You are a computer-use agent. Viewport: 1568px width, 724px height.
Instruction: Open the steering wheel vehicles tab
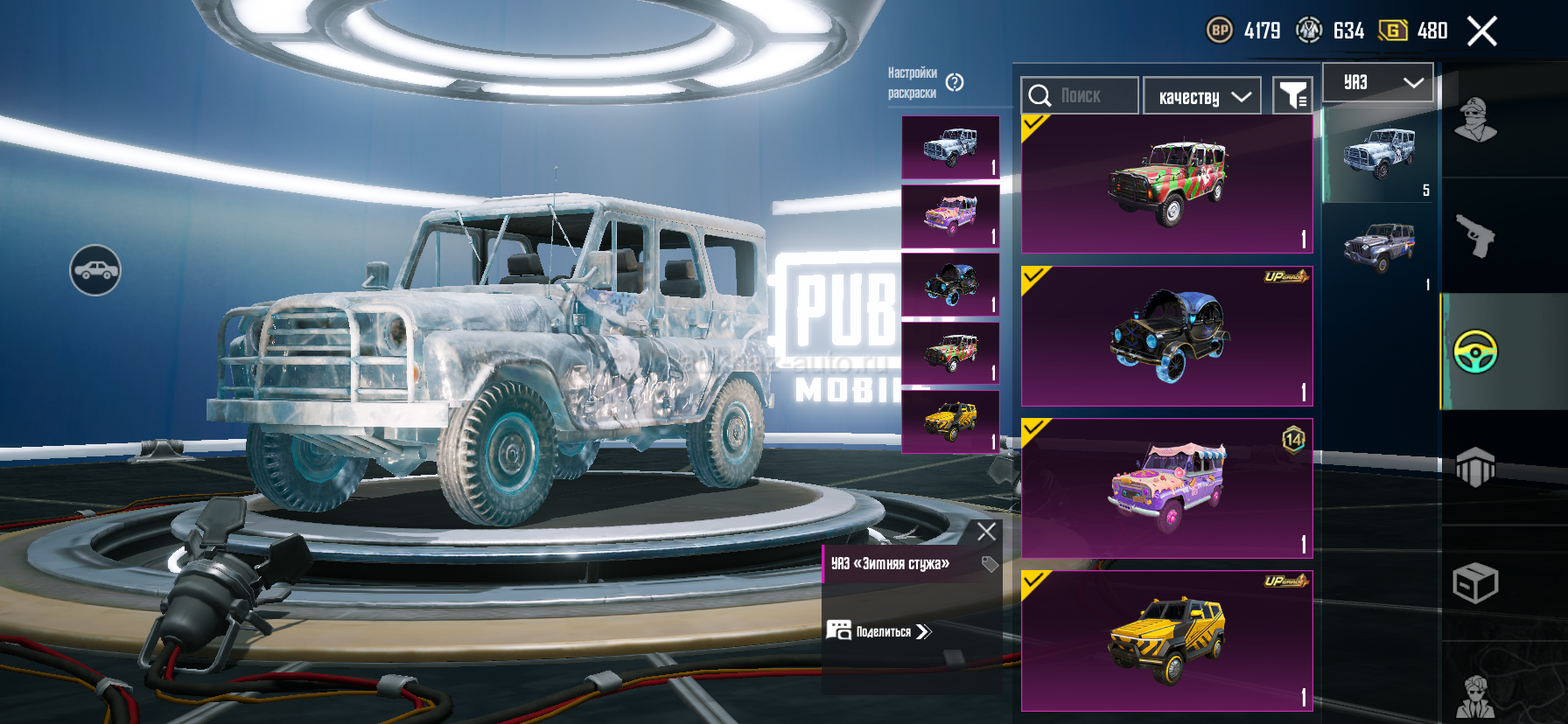[x=1475, y=352]
